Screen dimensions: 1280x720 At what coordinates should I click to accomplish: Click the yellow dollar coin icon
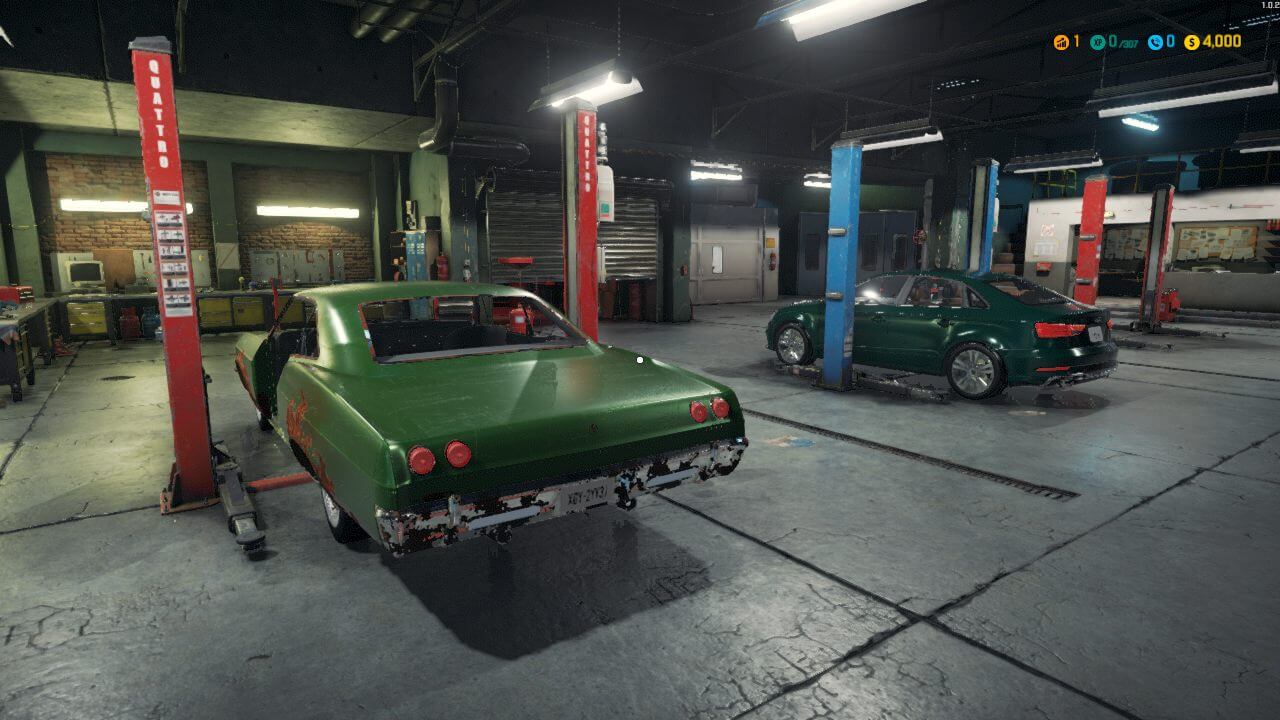coord(1191,42)
